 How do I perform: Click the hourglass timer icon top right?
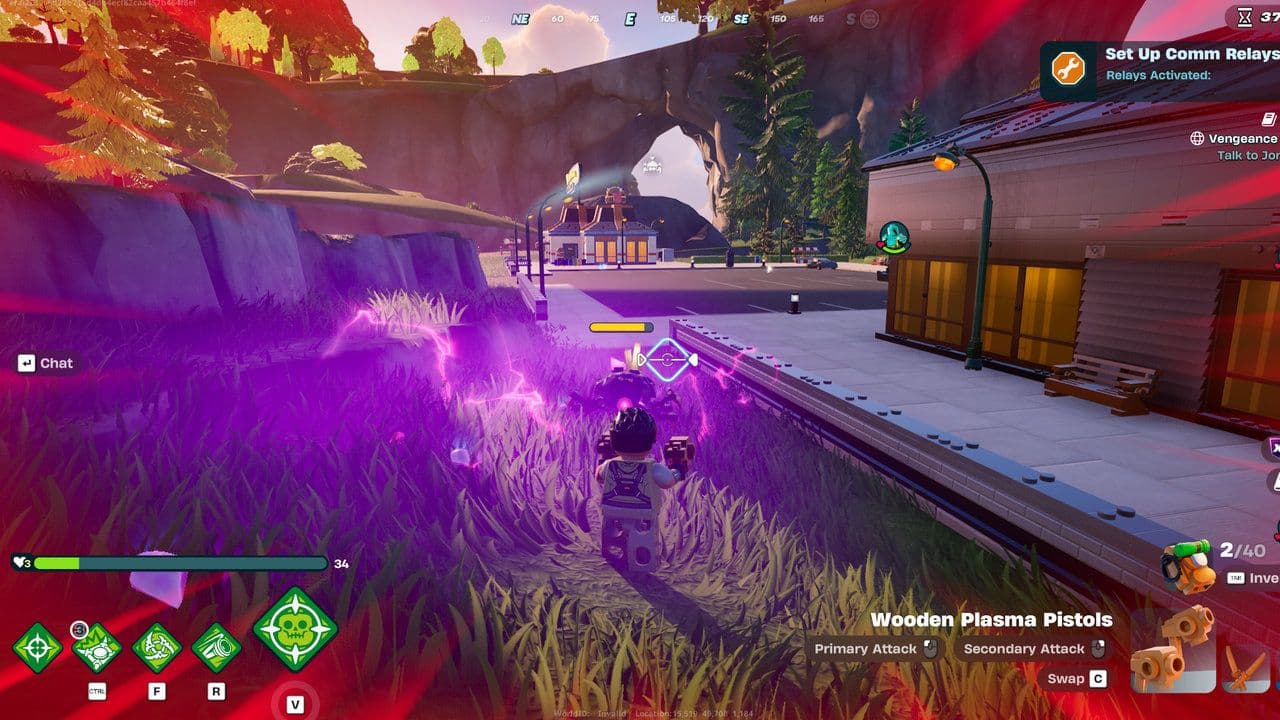(1243, 18)
